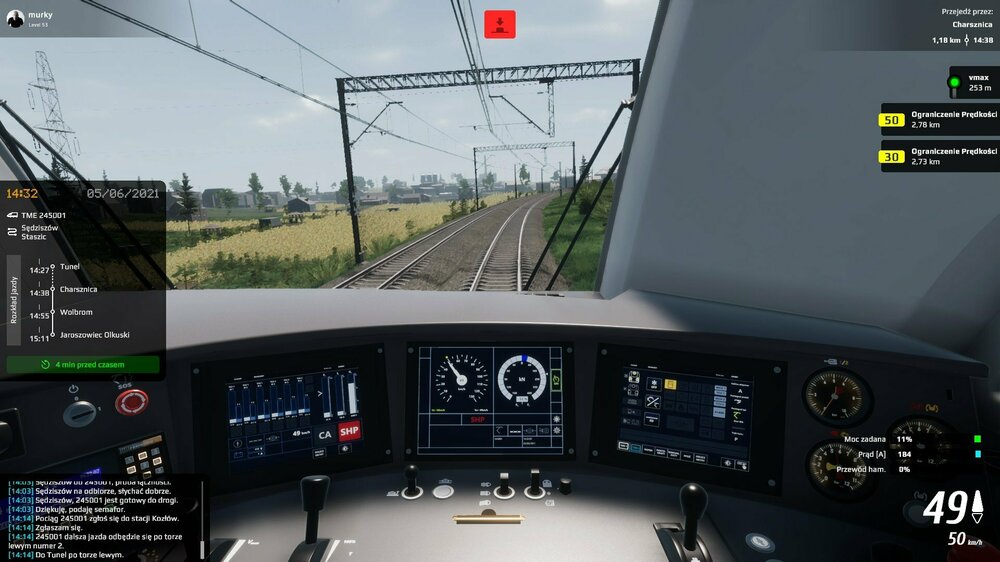The image size is (1000, 562).
Task: Pick the Jaroszowiec Olkuski timetable stop
Action: pos(94,335)
